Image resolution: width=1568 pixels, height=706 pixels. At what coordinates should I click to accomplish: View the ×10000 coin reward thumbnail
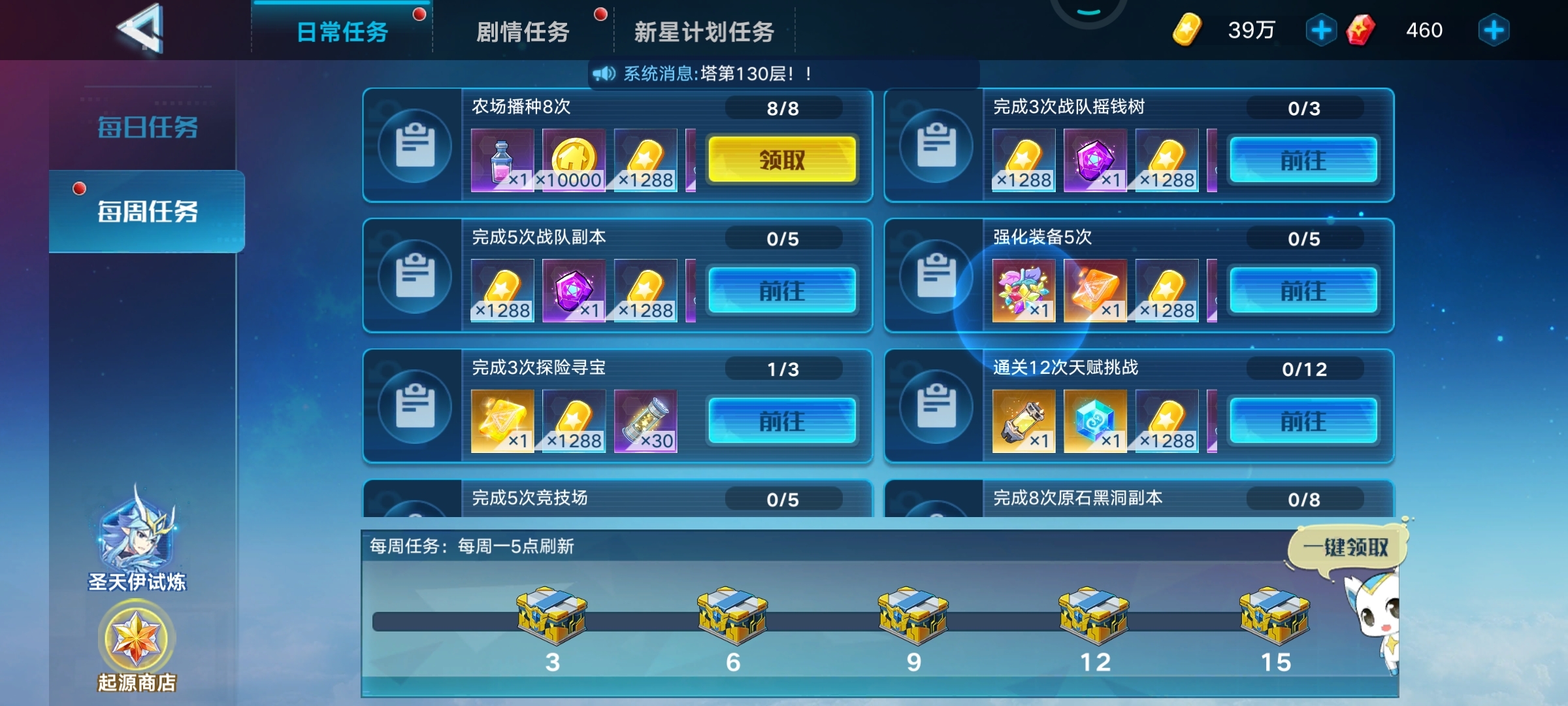pyautogui.click(x=572, y=159)
